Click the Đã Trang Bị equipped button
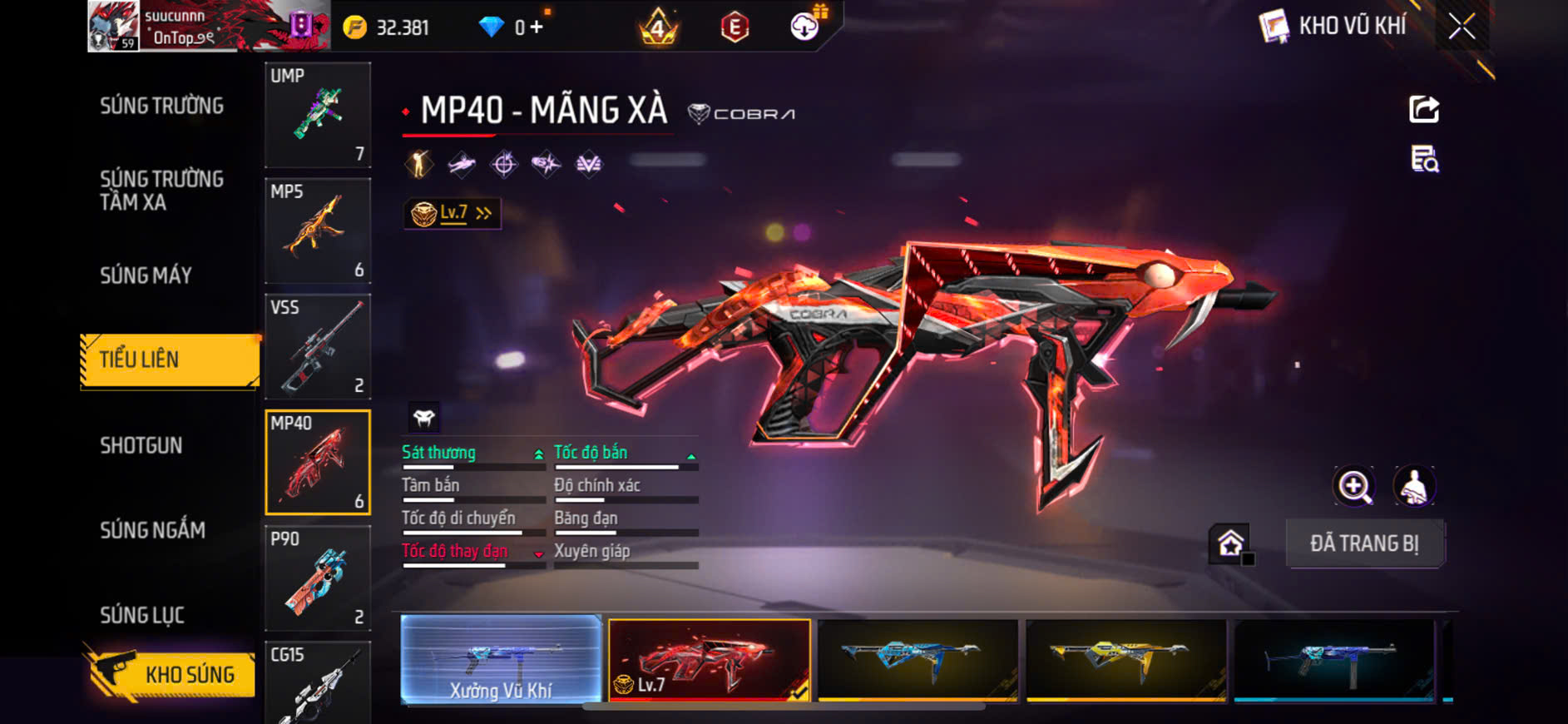Screen dimensions: 1568x724 click(1364, 543)
